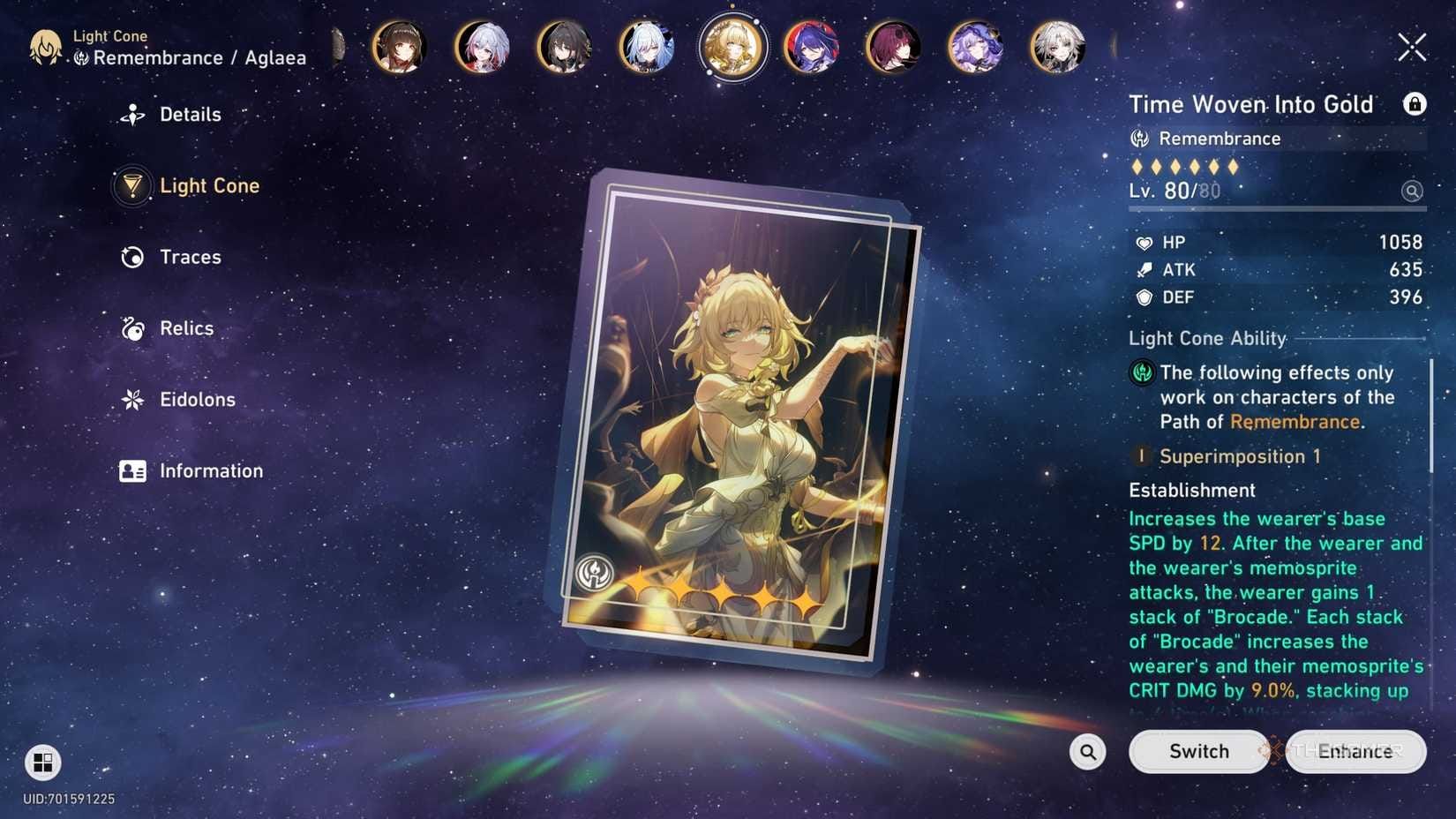Image resolution: width=1456 pixels, height=819 pixels.
Task: Select the Light Cone menu entry
Action: [208, 186]
